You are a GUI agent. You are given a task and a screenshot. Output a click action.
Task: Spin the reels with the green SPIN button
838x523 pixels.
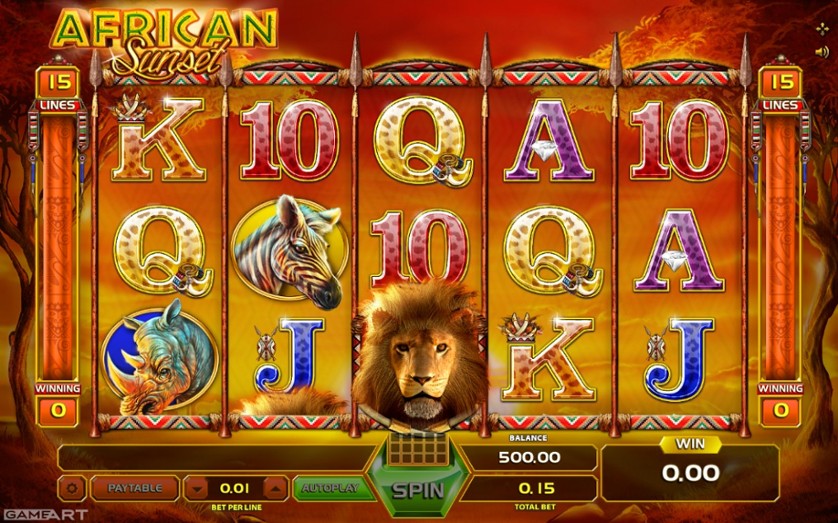click(x=415, y=491)
